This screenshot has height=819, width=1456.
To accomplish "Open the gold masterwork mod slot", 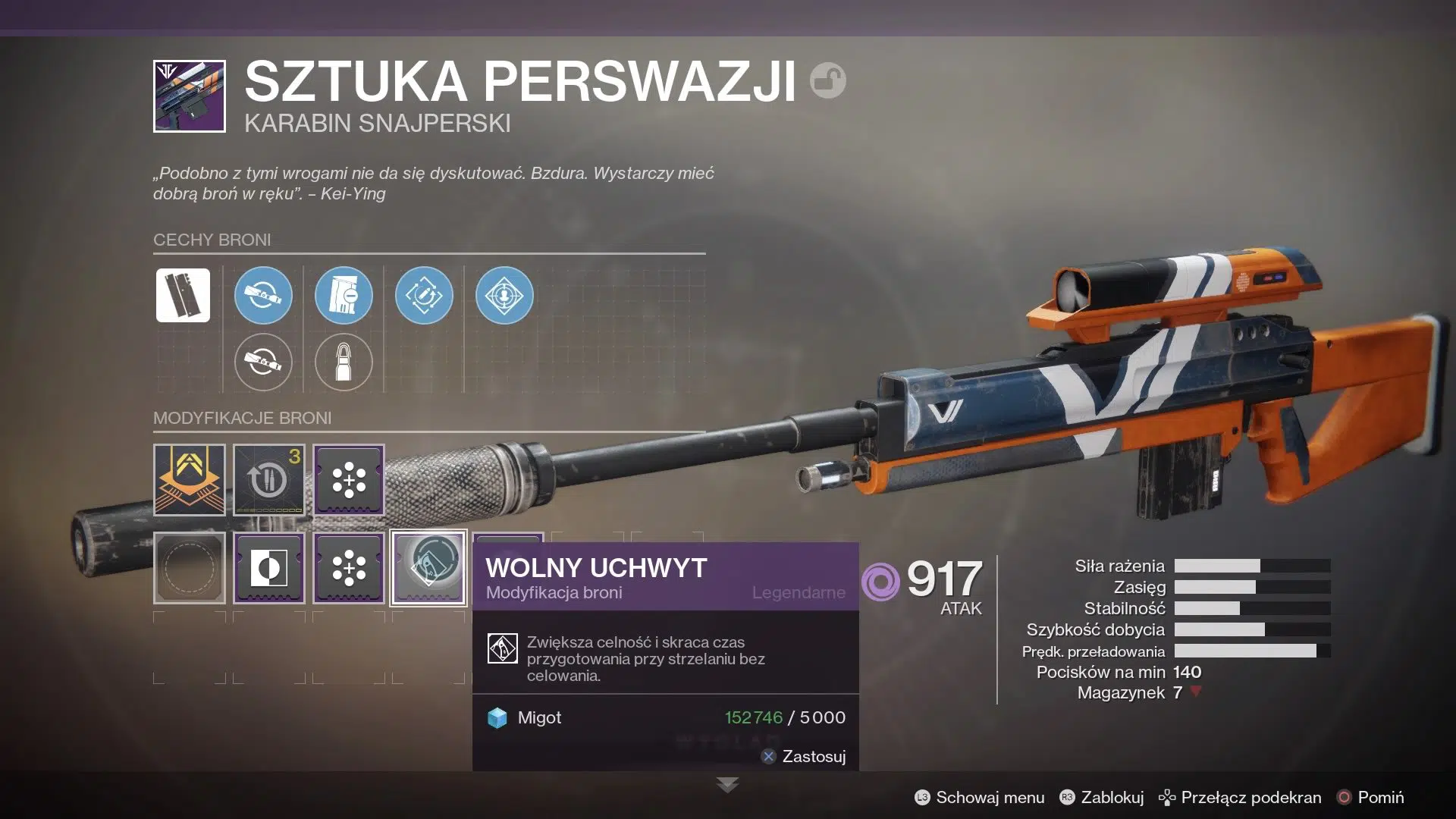I will [x=189, y=479].
